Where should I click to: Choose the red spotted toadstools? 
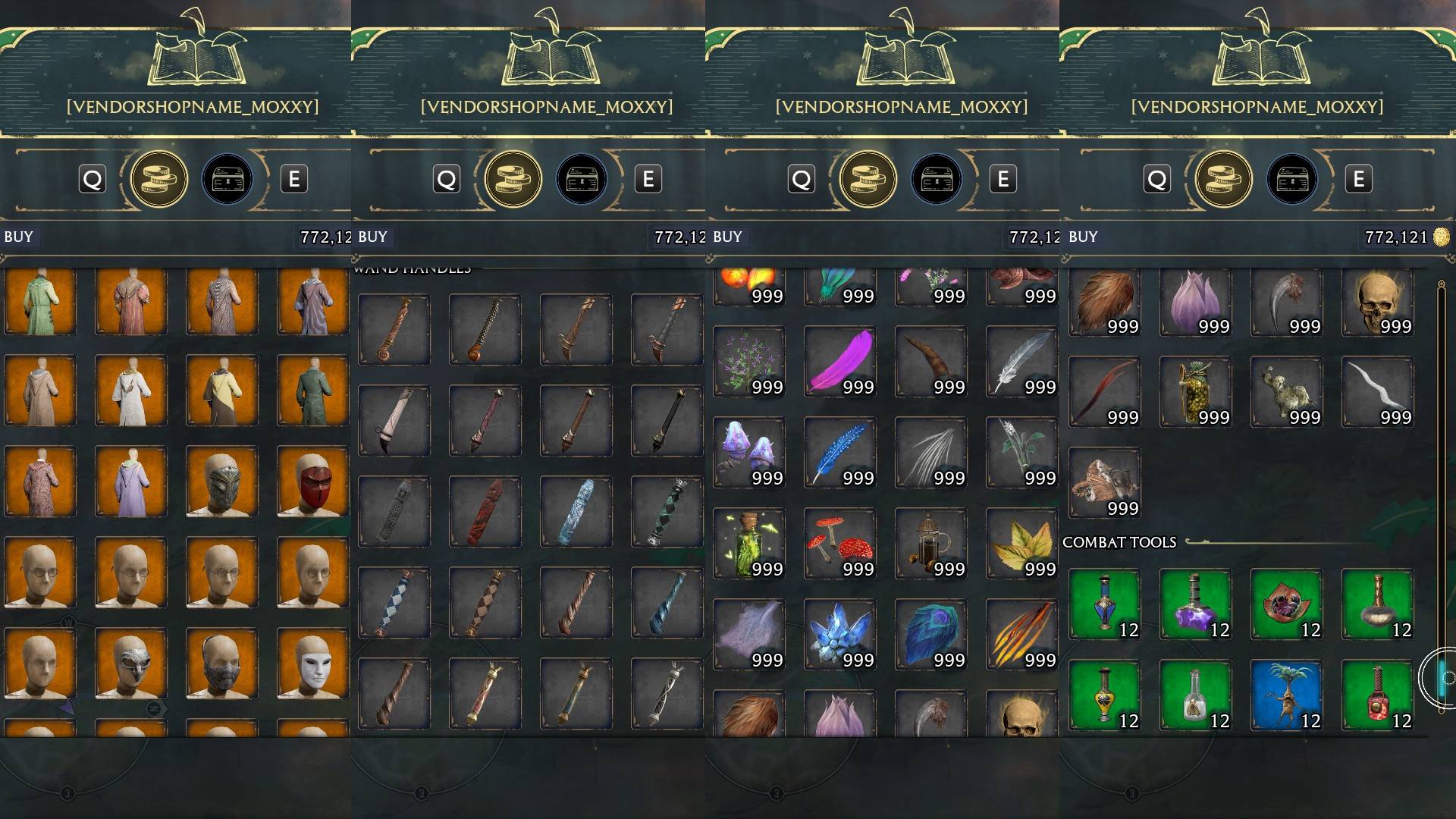click(x=839, y=544)
